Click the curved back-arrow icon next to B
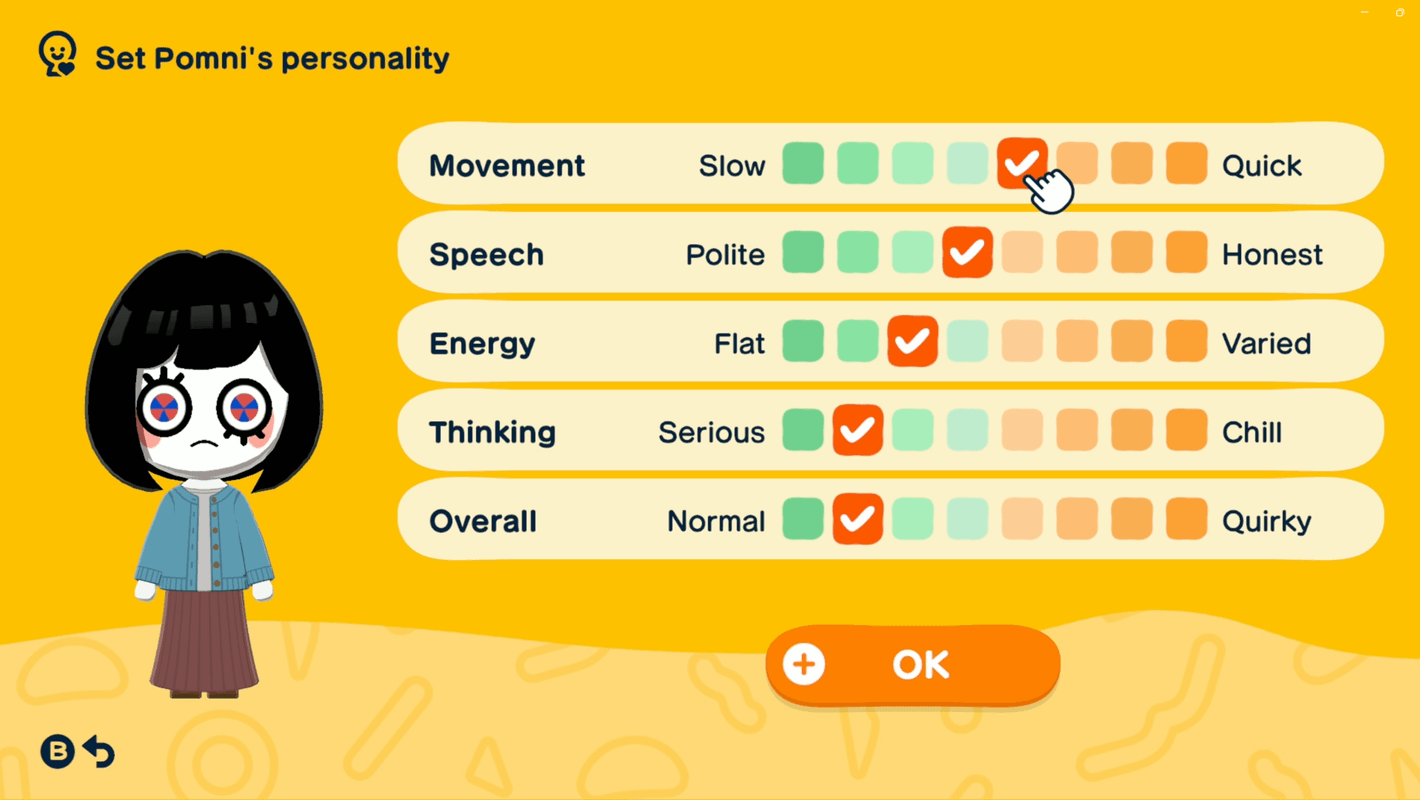This screenshot has width=1420, height=800. coord(97,752)
